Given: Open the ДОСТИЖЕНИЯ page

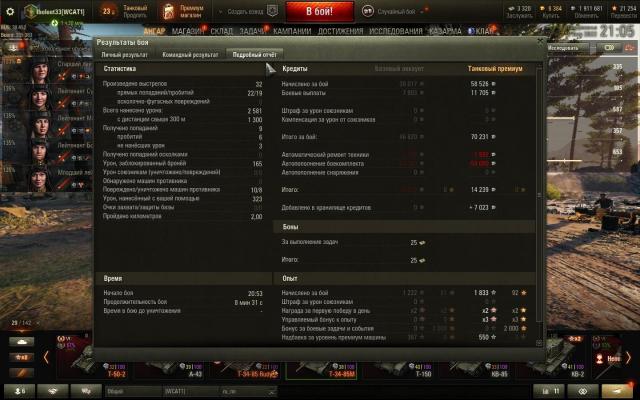Looking at the screenshot, I should [342, 31].
